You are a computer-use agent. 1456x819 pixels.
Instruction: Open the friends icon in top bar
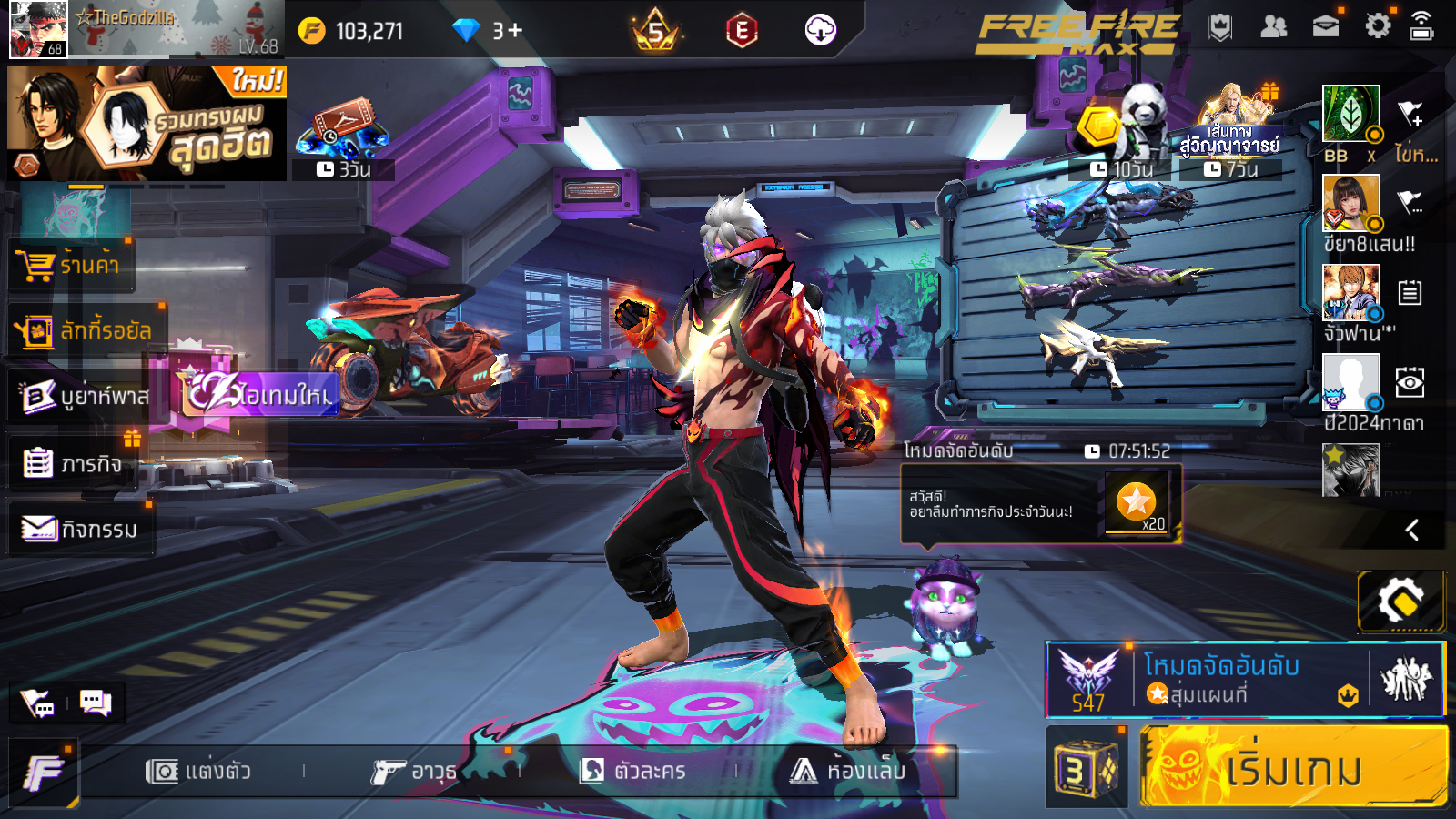click(1273, 27)
